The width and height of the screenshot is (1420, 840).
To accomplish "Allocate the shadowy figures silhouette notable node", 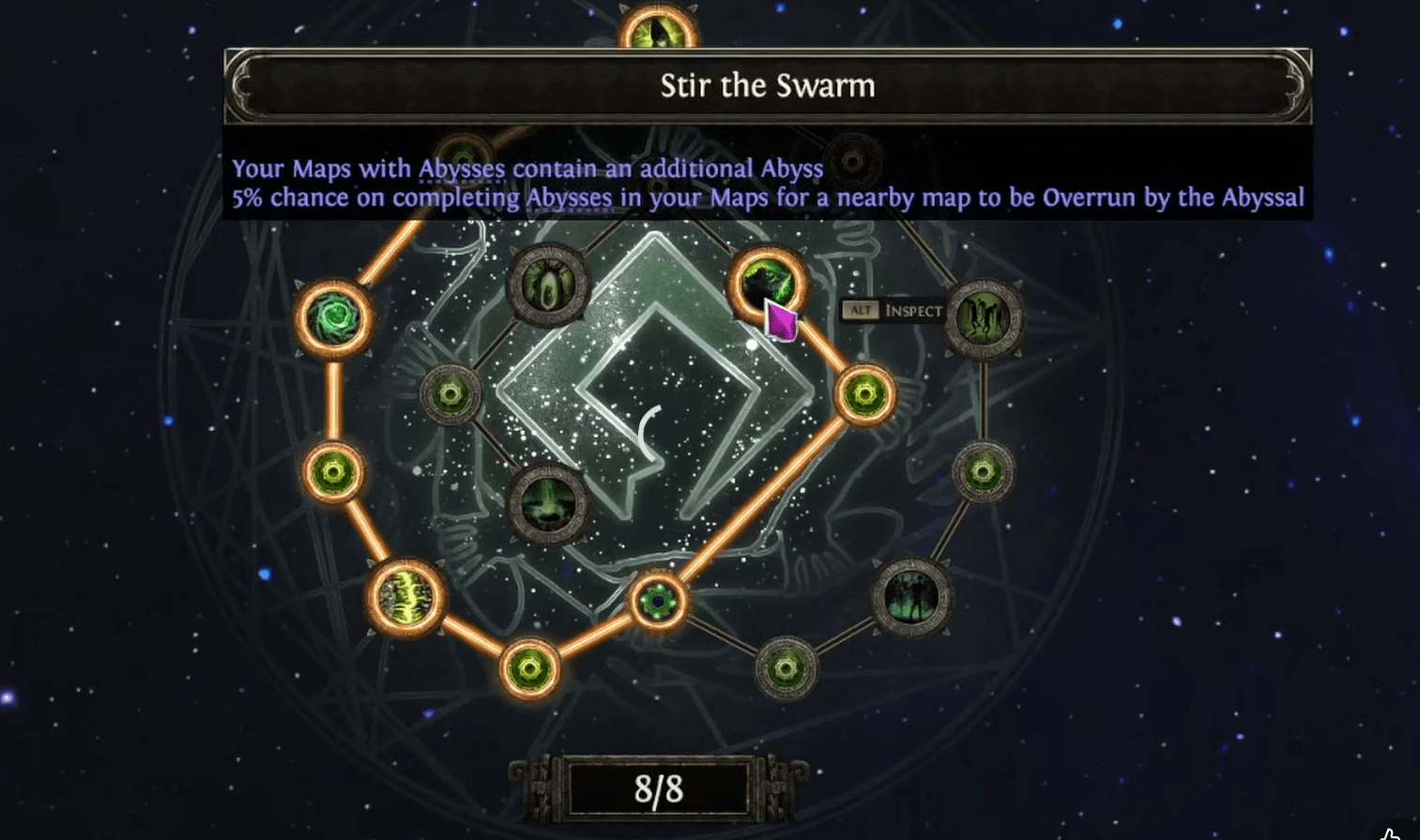I will tap(911, 597).
